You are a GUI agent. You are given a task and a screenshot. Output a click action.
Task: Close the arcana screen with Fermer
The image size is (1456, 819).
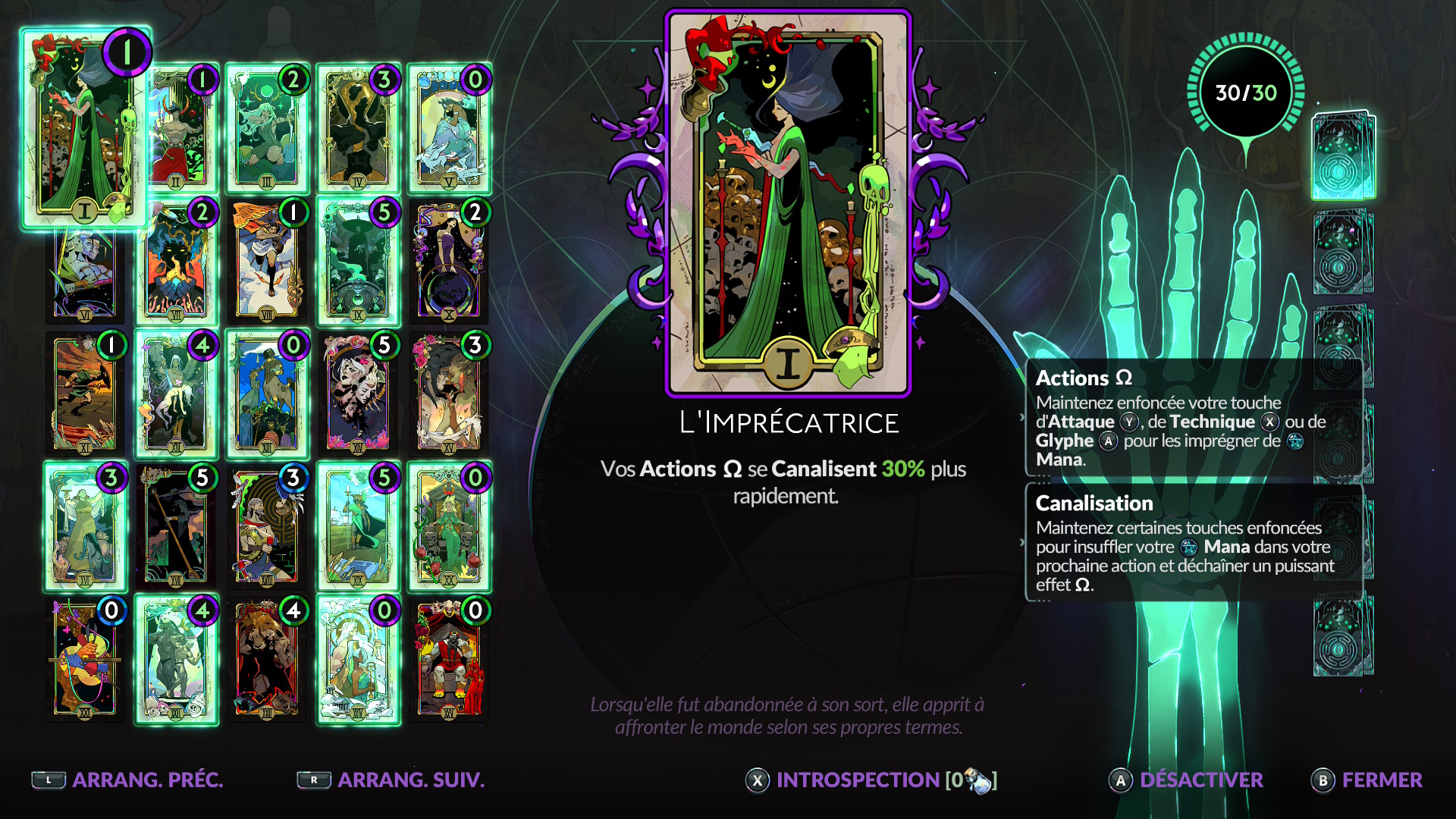[1367, 780]
